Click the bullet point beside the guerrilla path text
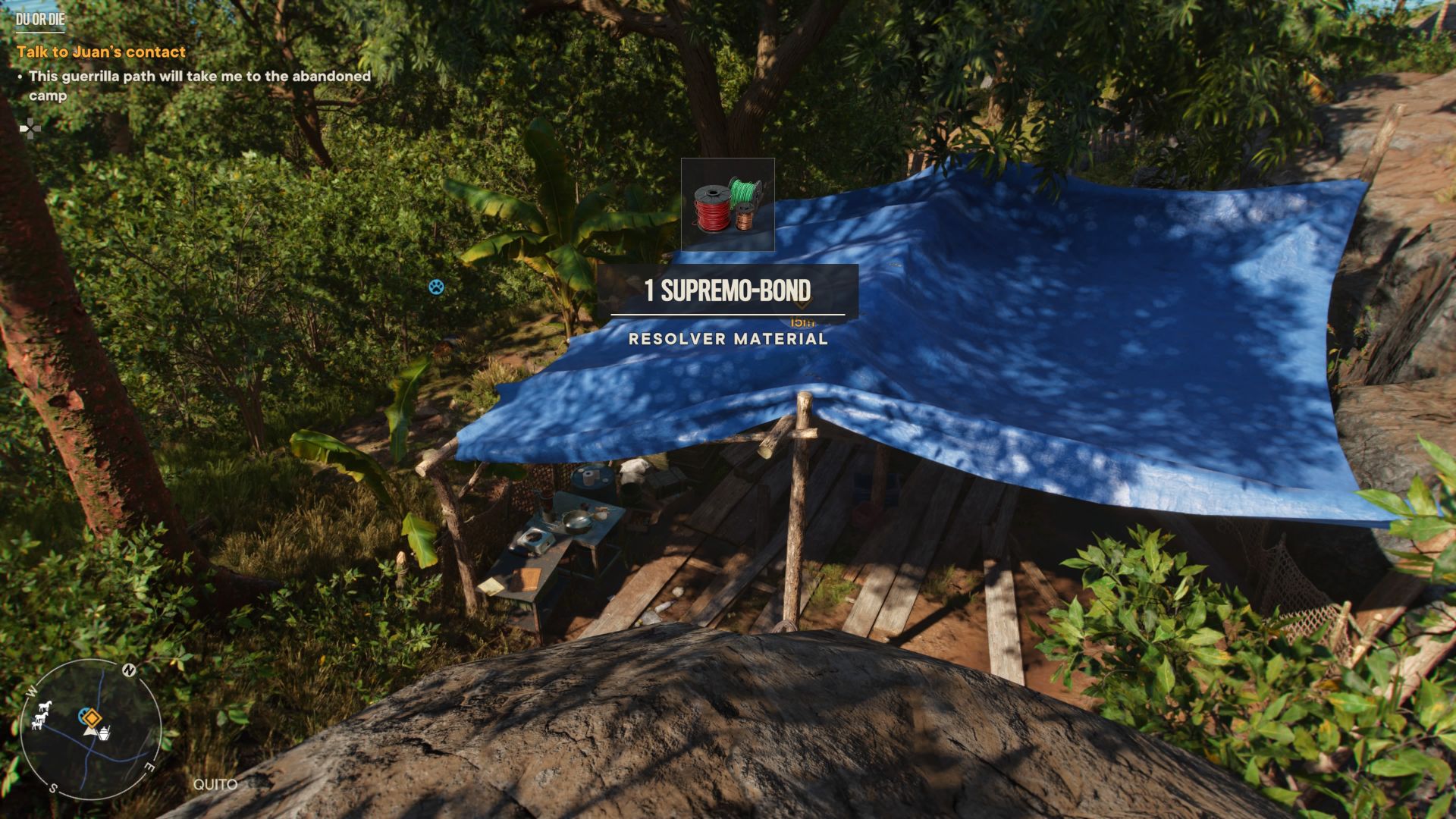 coord(20,76)
